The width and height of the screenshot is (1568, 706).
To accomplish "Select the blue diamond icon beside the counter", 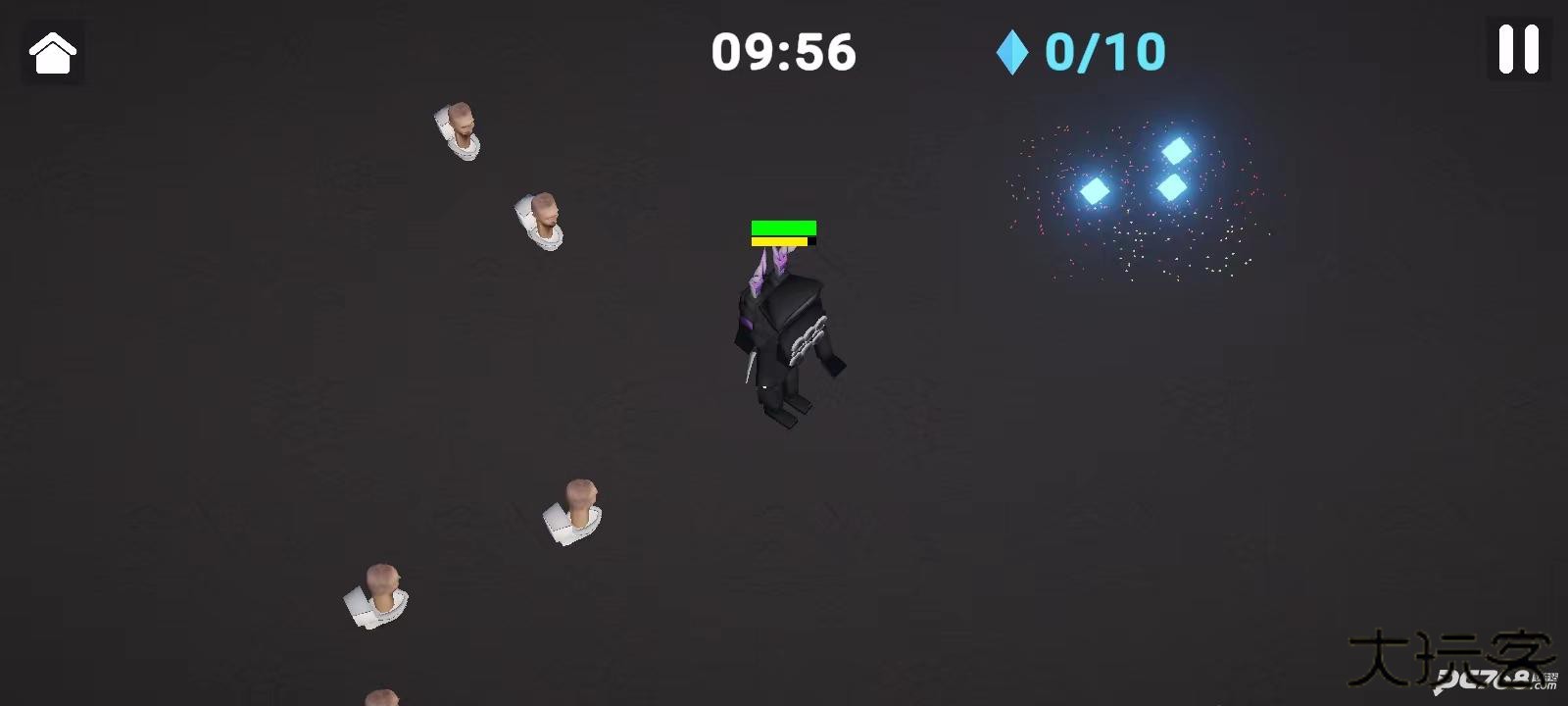I will 1011,52.
